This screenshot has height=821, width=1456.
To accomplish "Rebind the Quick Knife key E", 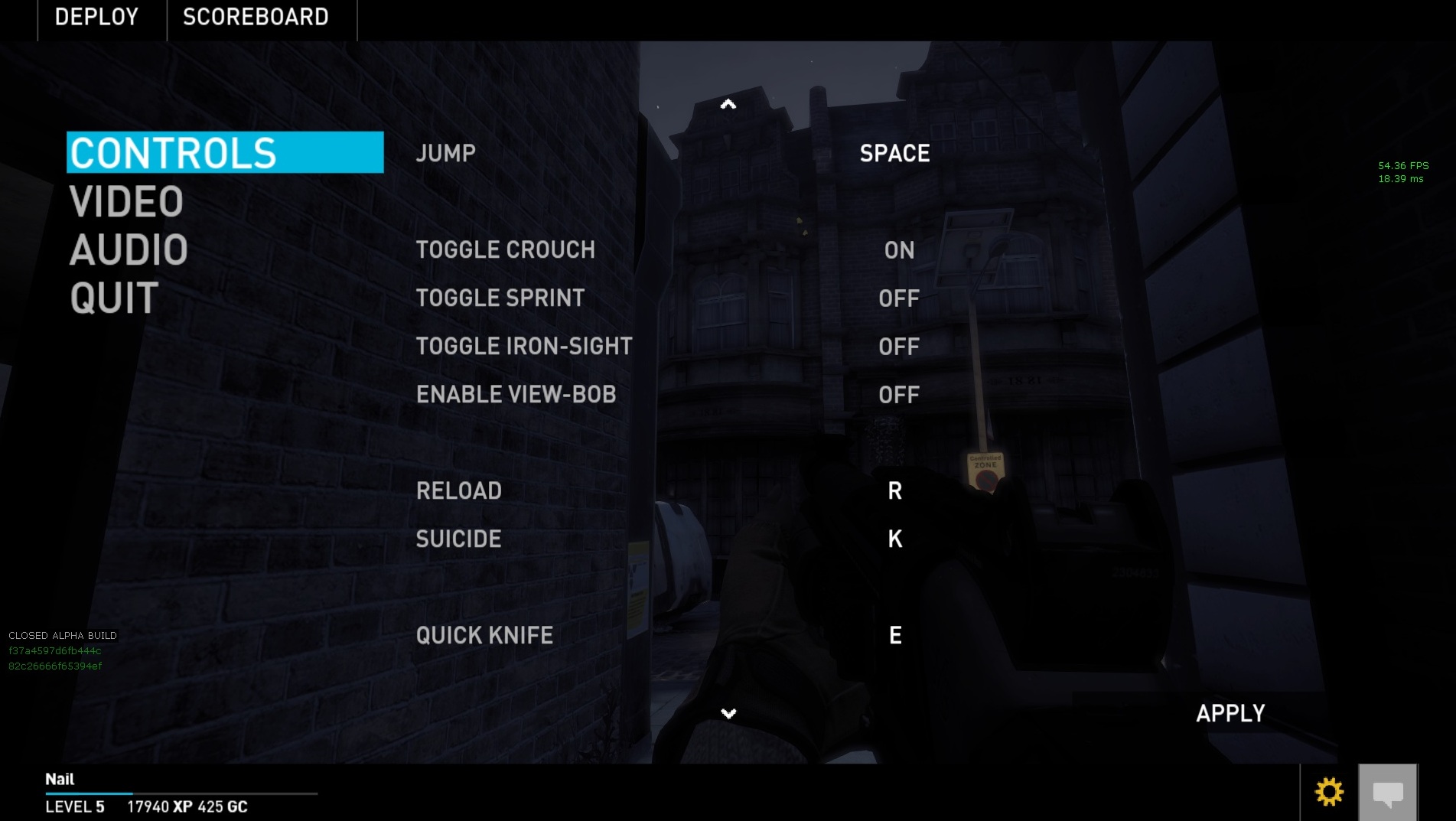I will pyautogui.click(x=894, y=636).
